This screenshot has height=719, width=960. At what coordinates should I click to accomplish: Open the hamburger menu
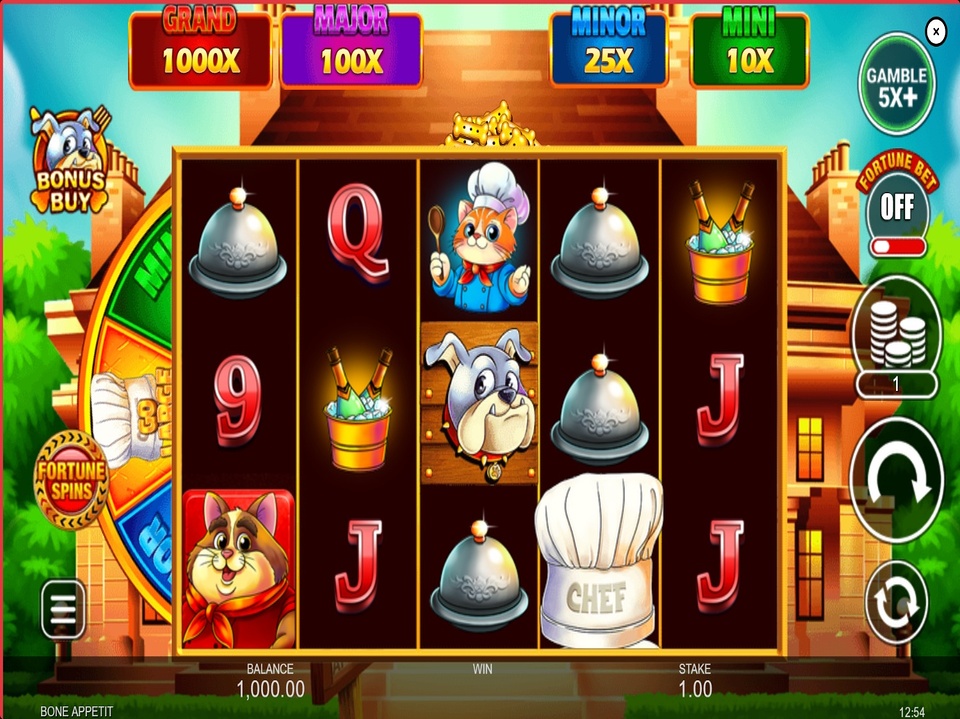(x=63, y=609)
